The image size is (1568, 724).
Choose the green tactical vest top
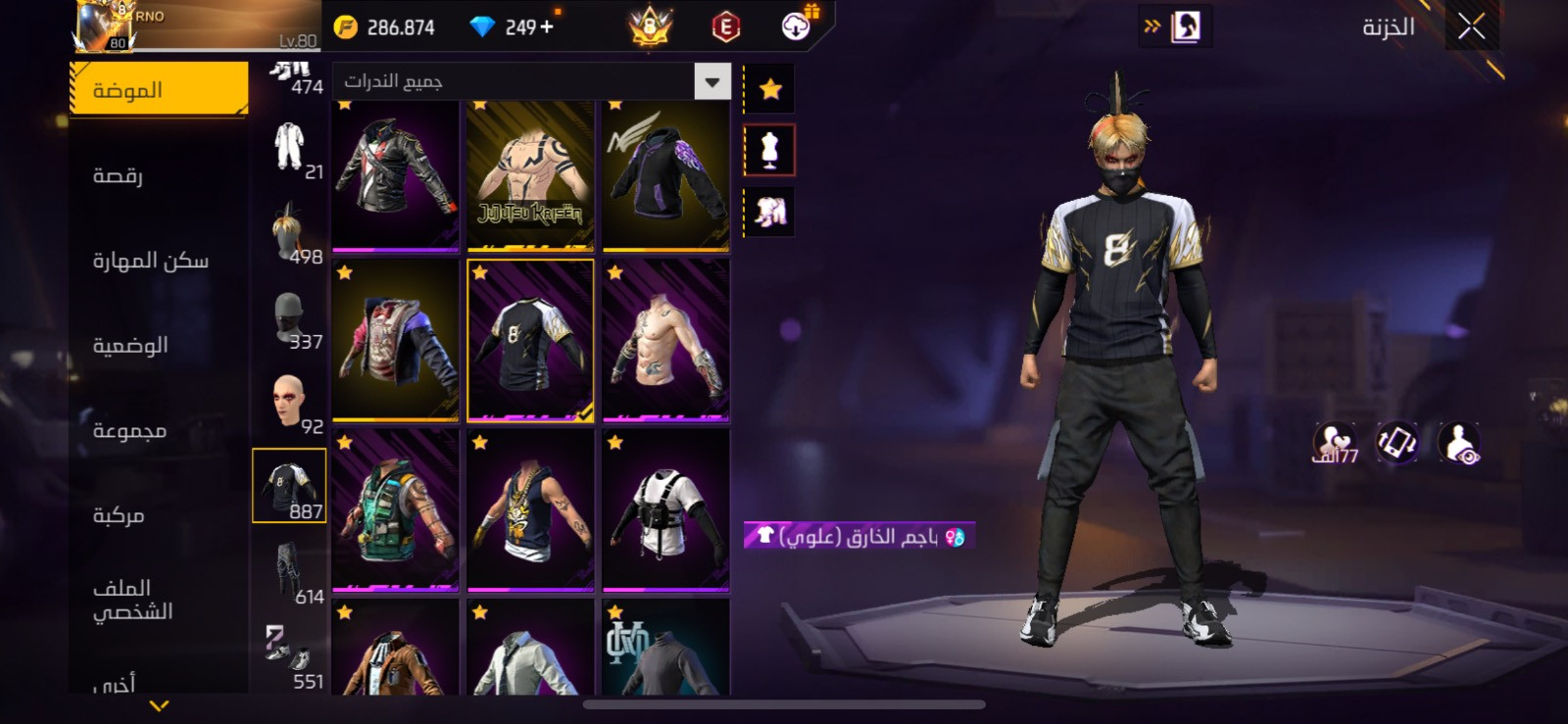tap(396, 510)
